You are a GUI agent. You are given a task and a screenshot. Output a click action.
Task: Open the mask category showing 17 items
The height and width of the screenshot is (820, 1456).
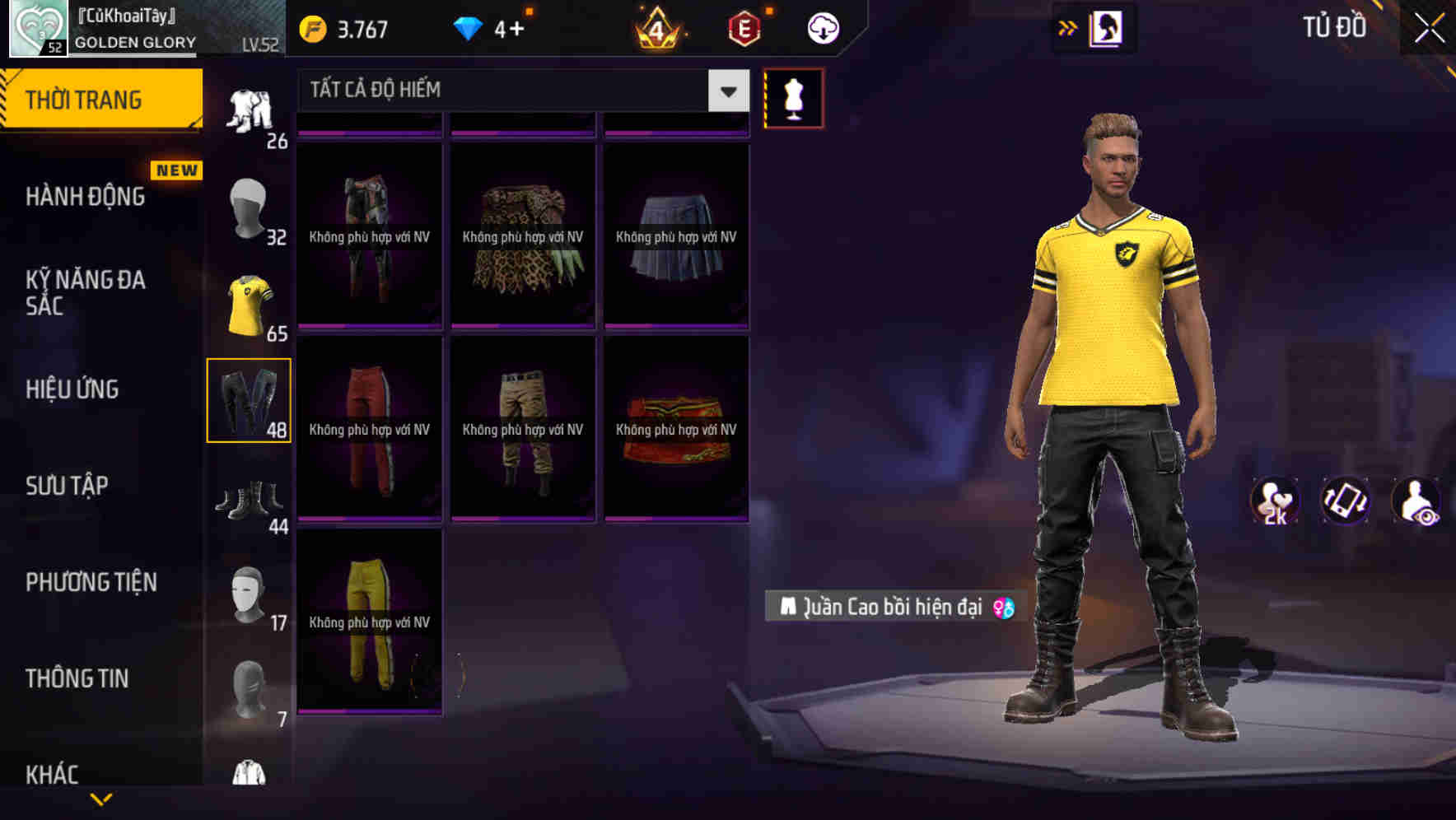click(x=247, y=593)
